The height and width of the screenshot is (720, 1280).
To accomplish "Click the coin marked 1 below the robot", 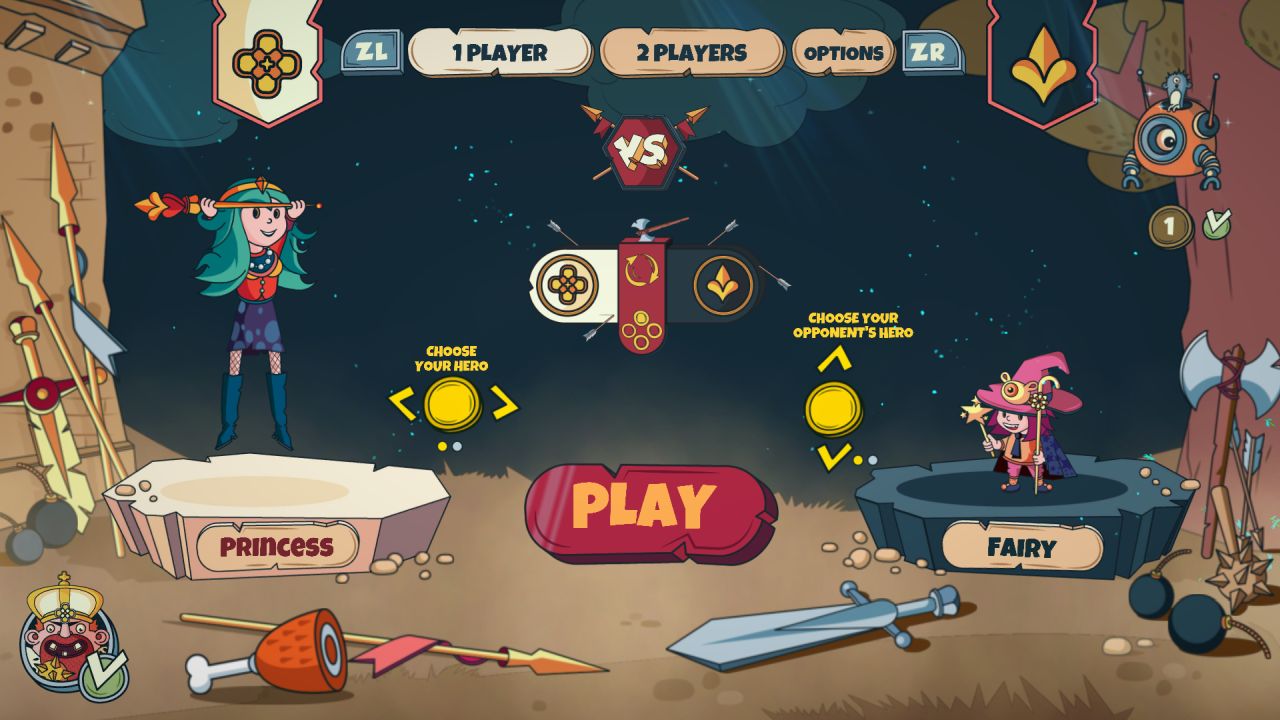I will [x=1170, y=226].
